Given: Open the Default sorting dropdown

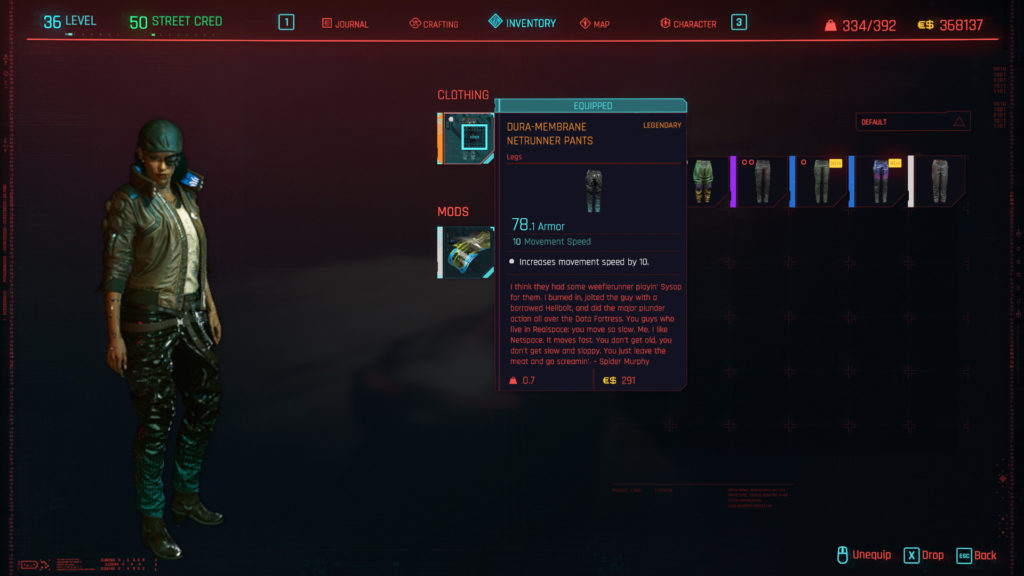Looking at the screenshot, I should tap(913, 122).
